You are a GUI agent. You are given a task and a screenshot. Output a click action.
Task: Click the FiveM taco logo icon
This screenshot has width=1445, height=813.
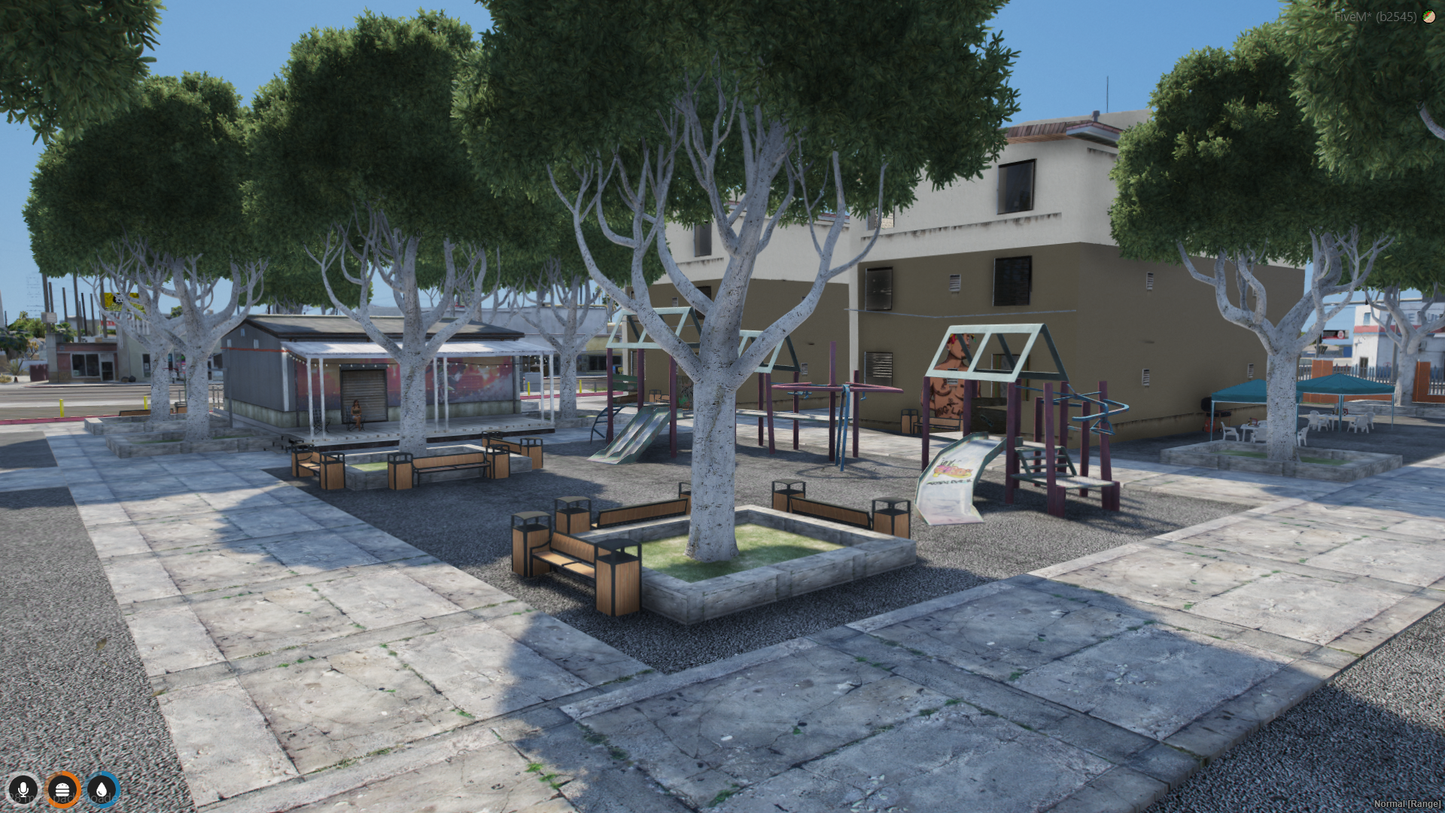point(1429,16)
